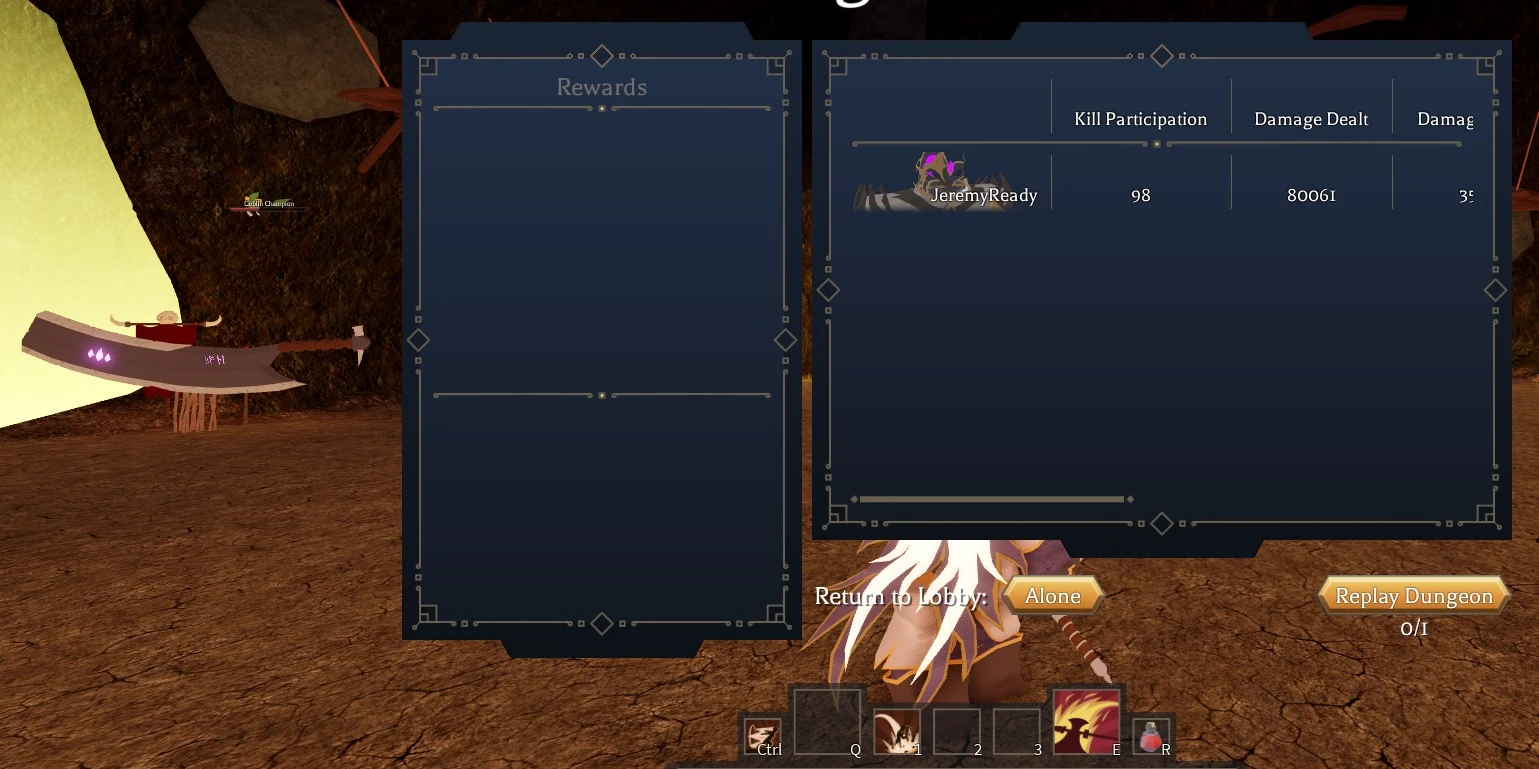Sort by the Kill Participation column header
This screenshot has height=769, width=1539.
(x=1140, y=118)
